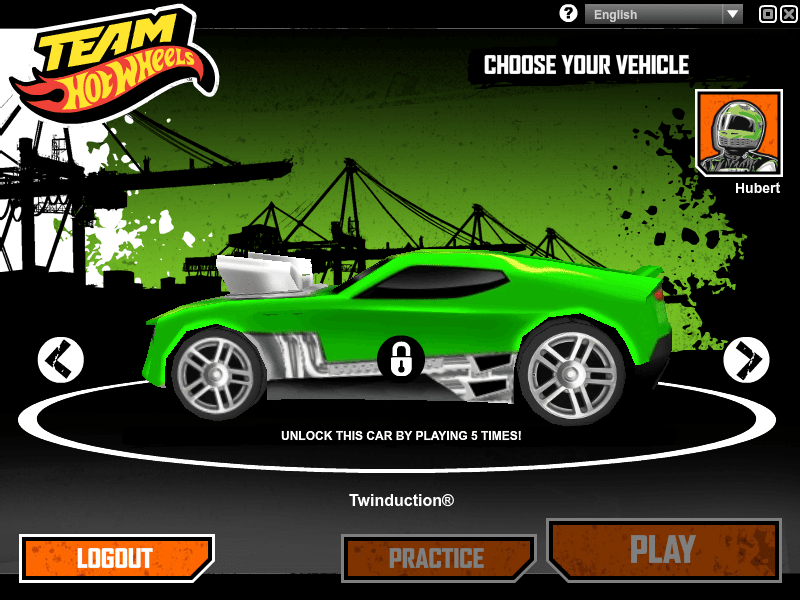Start the race with the PLAY button
This screenshot has height=600, width=800.
[663, 549]
